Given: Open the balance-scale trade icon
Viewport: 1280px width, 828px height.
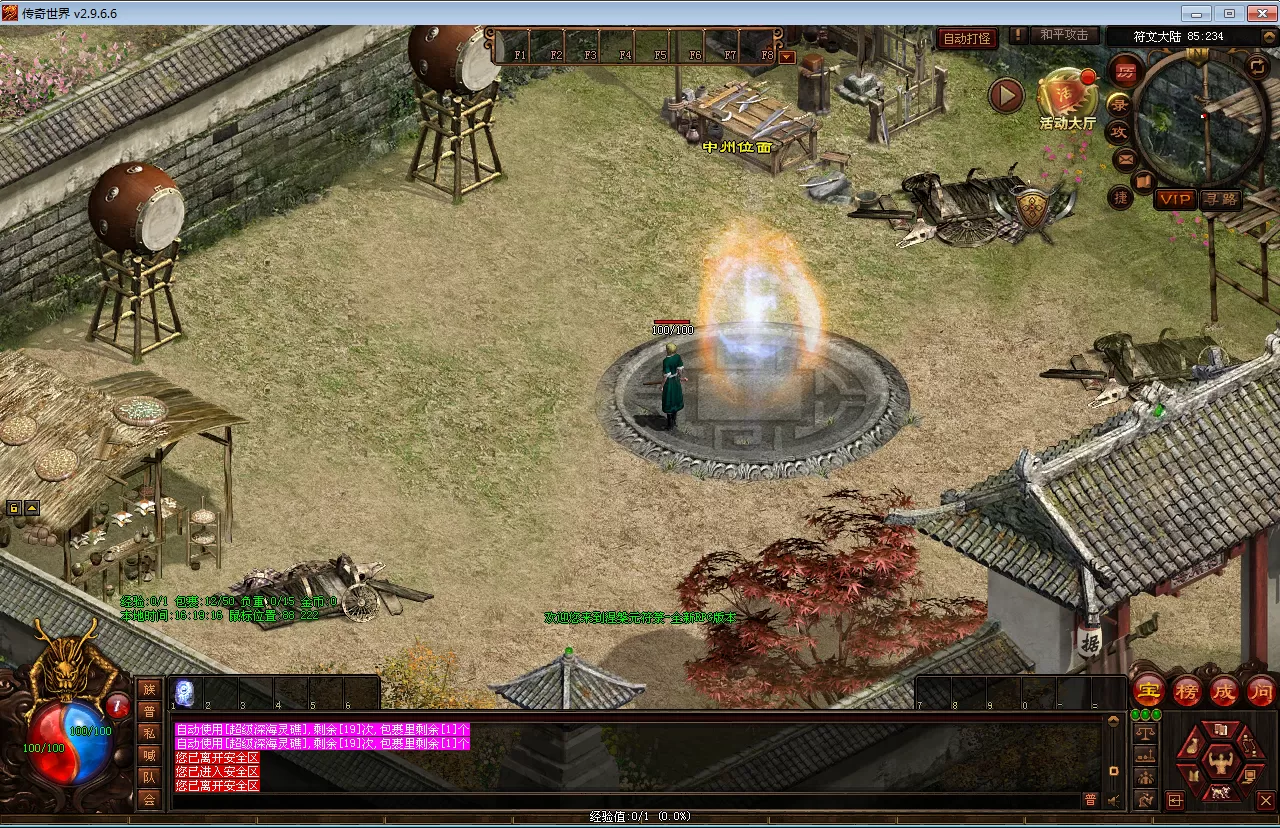Looking at the screenshot, I should click(1146, 732).
